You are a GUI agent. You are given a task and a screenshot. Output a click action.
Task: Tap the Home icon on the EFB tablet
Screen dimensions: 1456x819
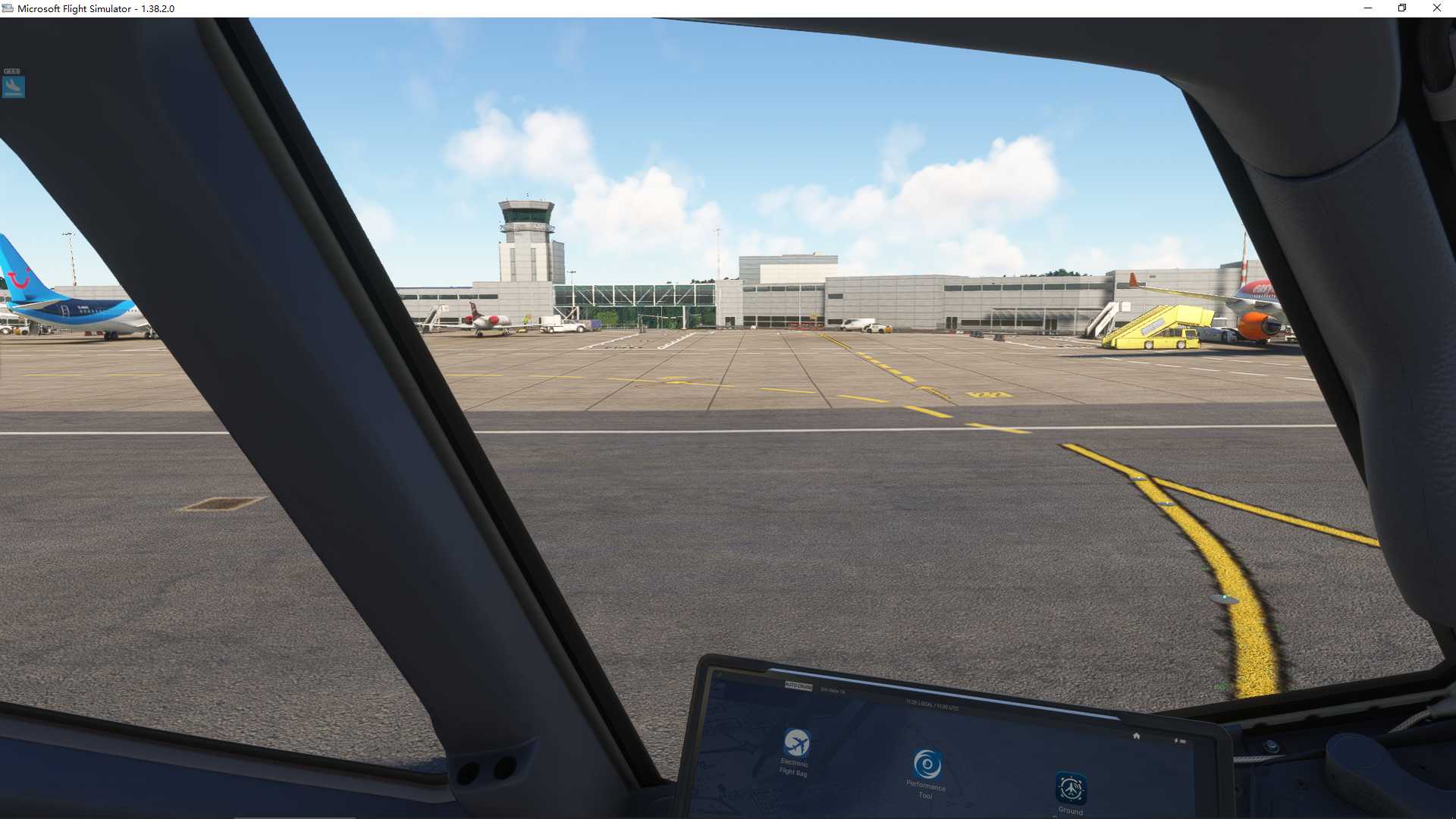tap(1136, 736)
